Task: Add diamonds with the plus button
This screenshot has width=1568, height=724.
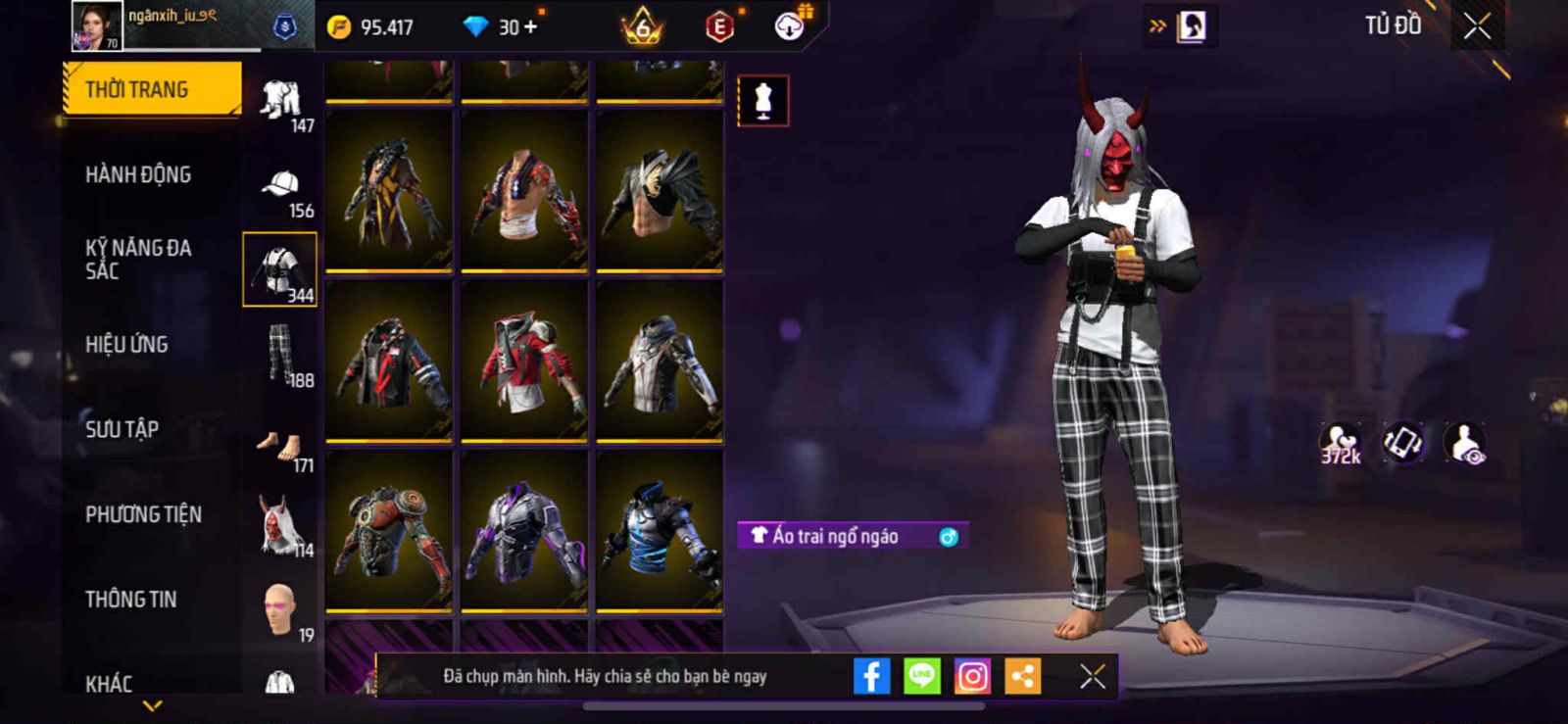Action: 531,26
